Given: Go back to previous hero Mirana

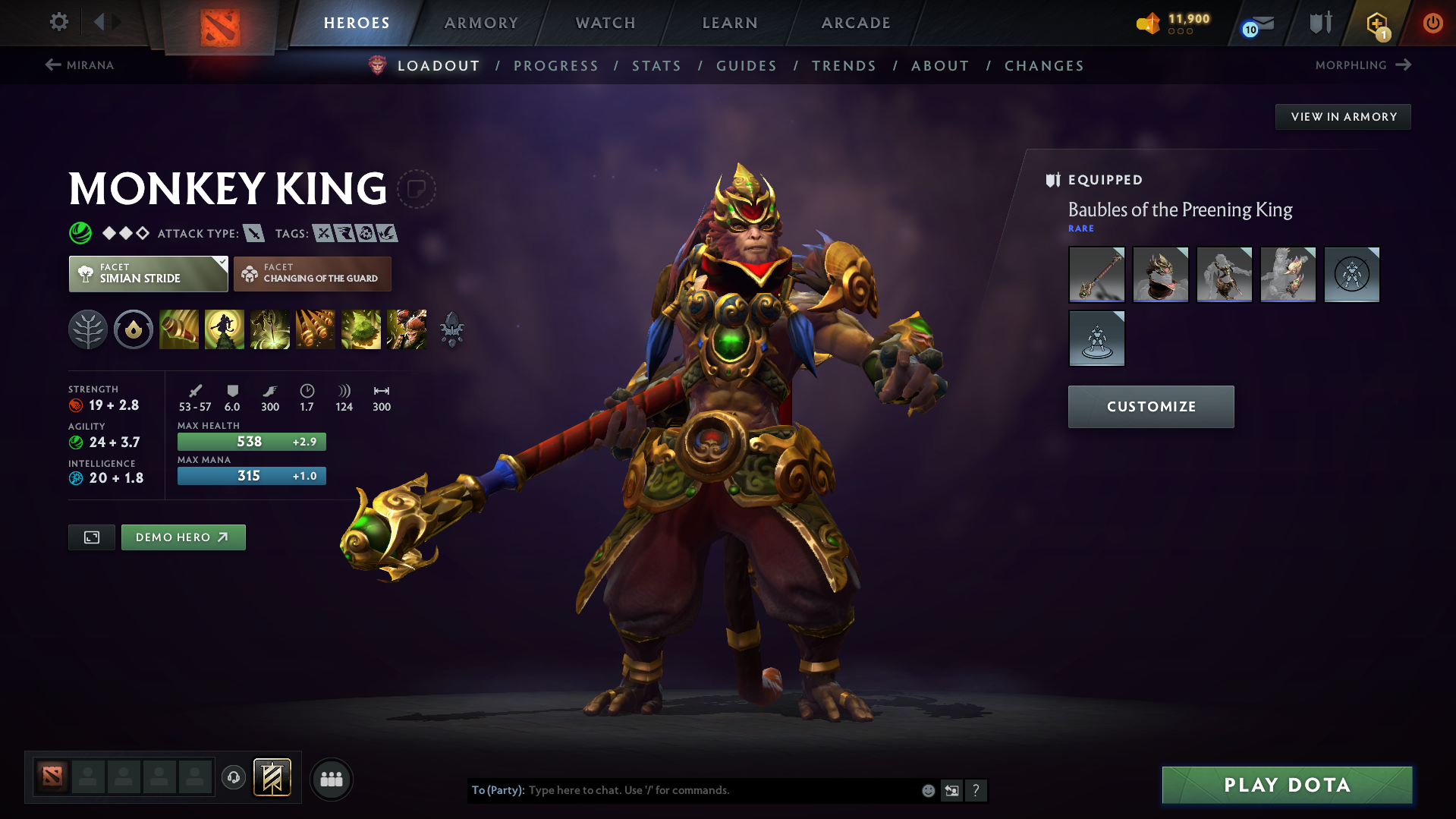Looking at the screenshot, I should [80, 65].
